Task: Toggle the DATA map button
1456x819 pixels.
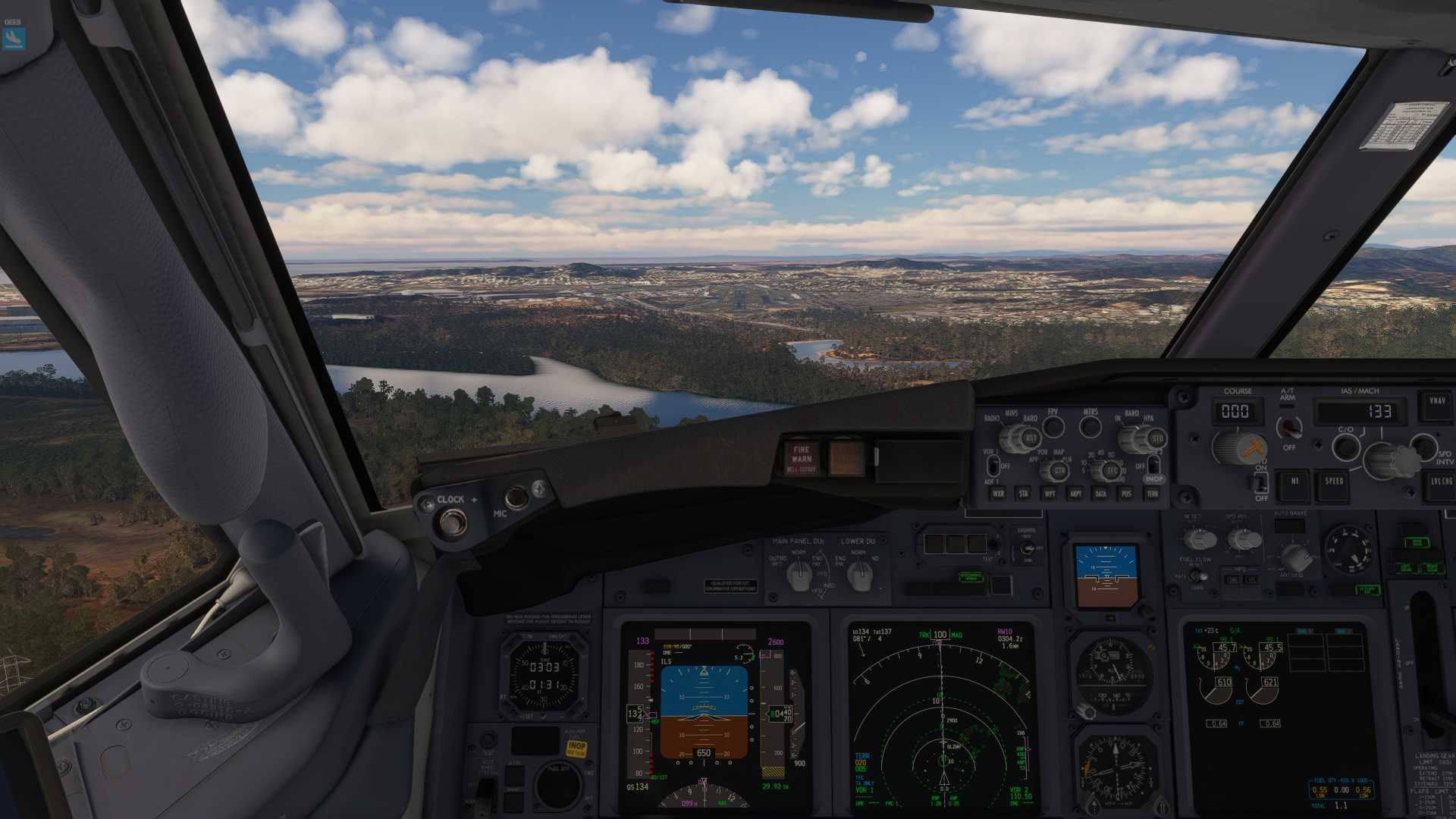Action: (x=1100, y=494)
